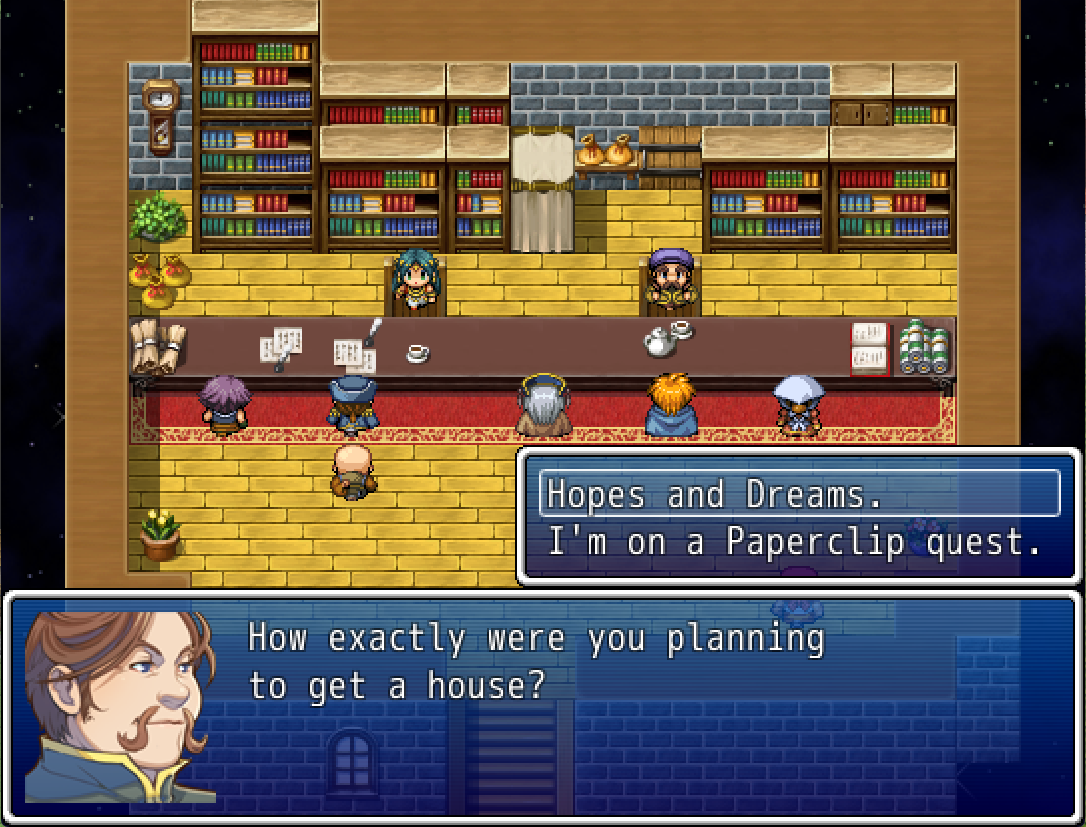Select "I'm on a Paperclip quest." option

click(x=795, y=542)
